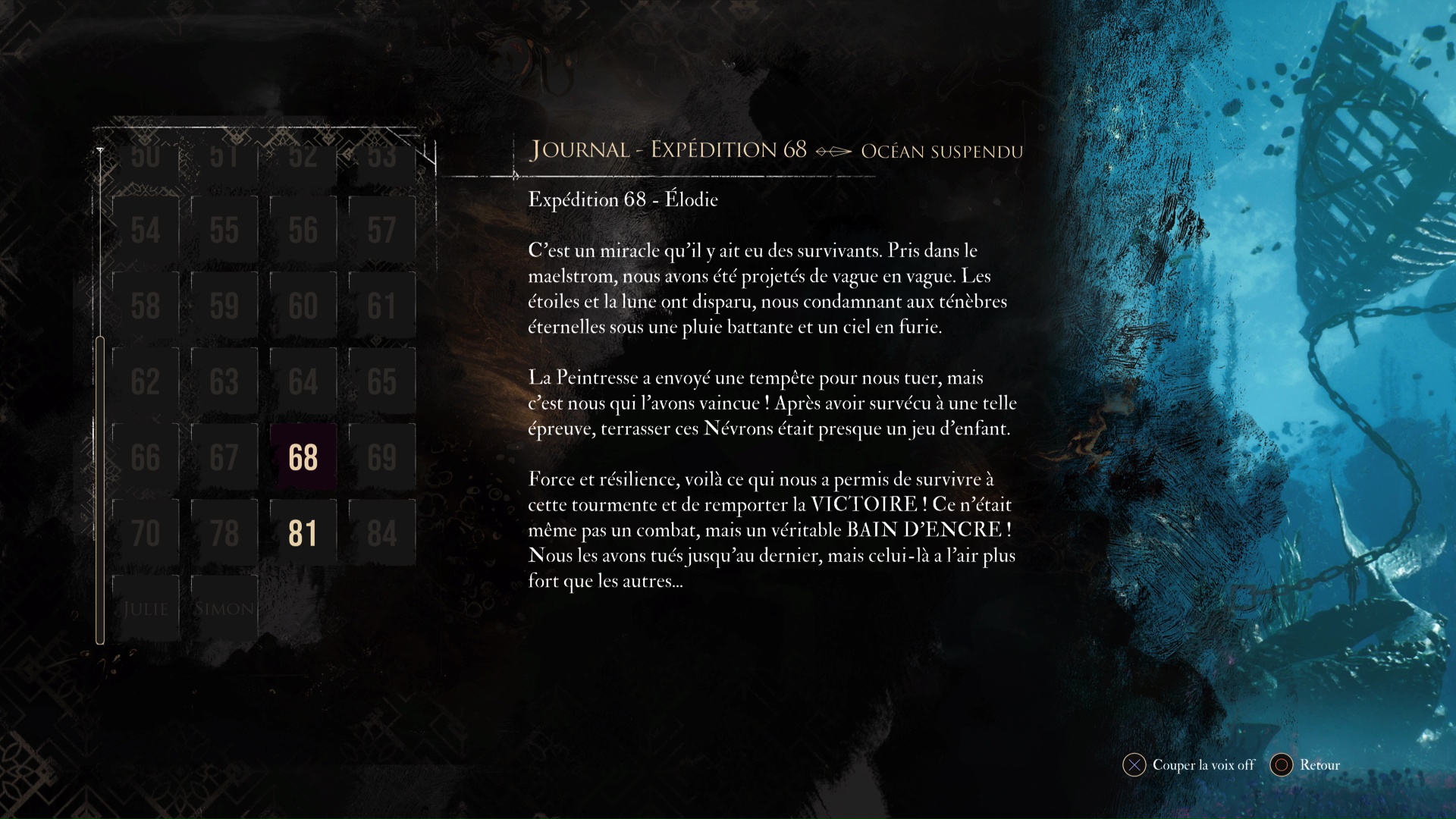Click the Océan suspendu location label

pos(942,151)
